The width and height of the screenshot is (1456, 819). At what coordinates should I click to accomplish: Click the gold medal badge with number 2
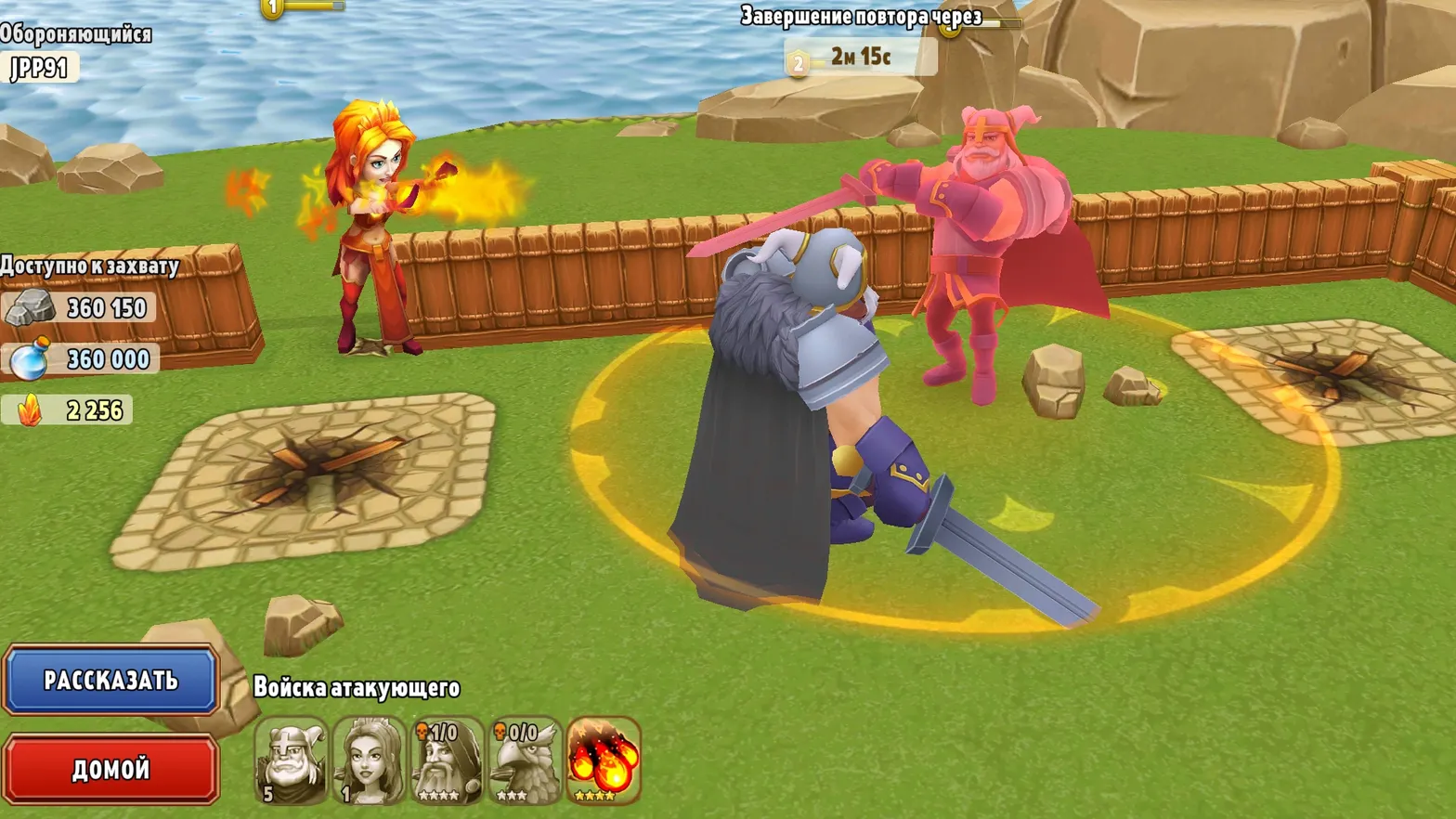click(797, 63)
